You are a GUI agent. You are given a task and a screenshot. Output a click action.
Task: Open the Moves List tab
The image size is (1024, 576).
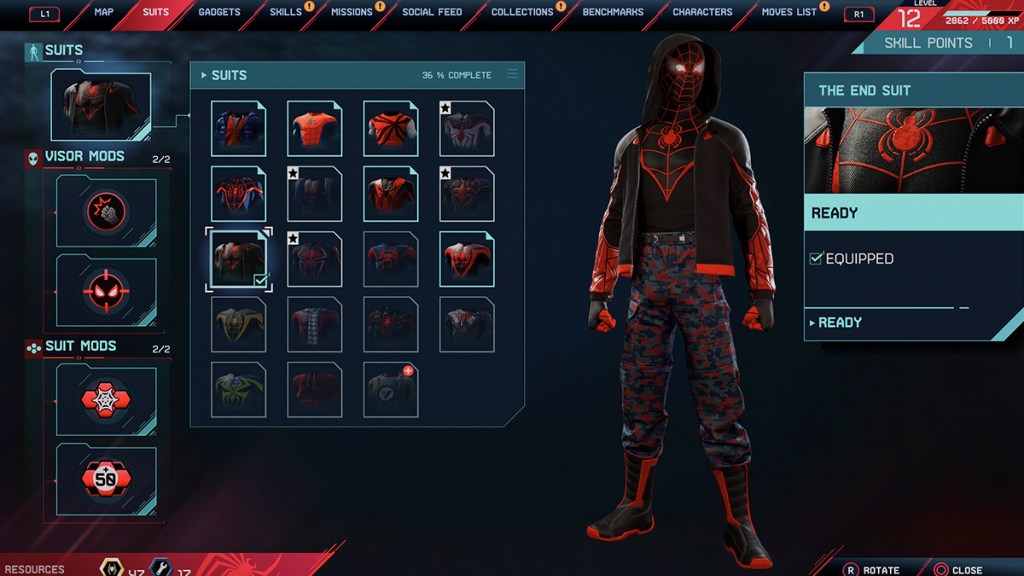(789, 12)
